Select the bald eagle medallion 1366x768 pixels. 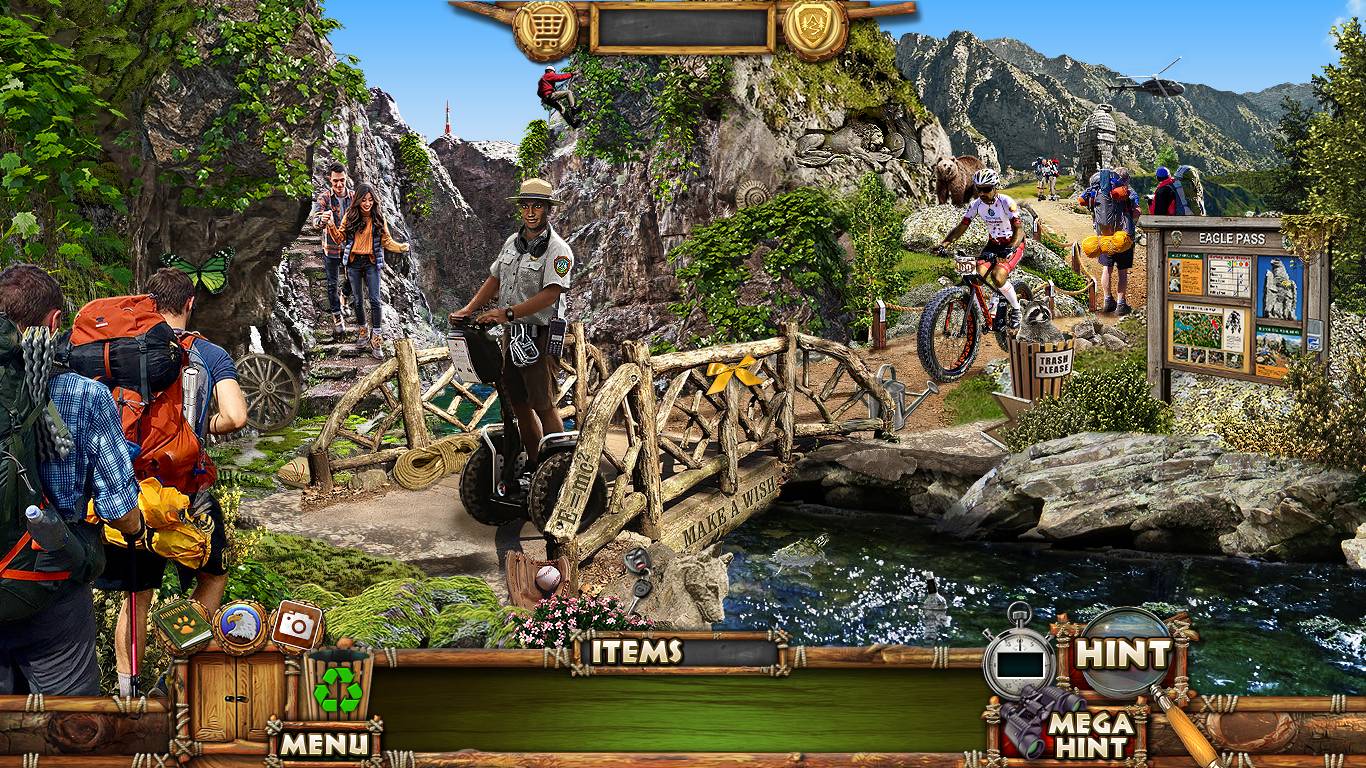[x=240, y=626]
